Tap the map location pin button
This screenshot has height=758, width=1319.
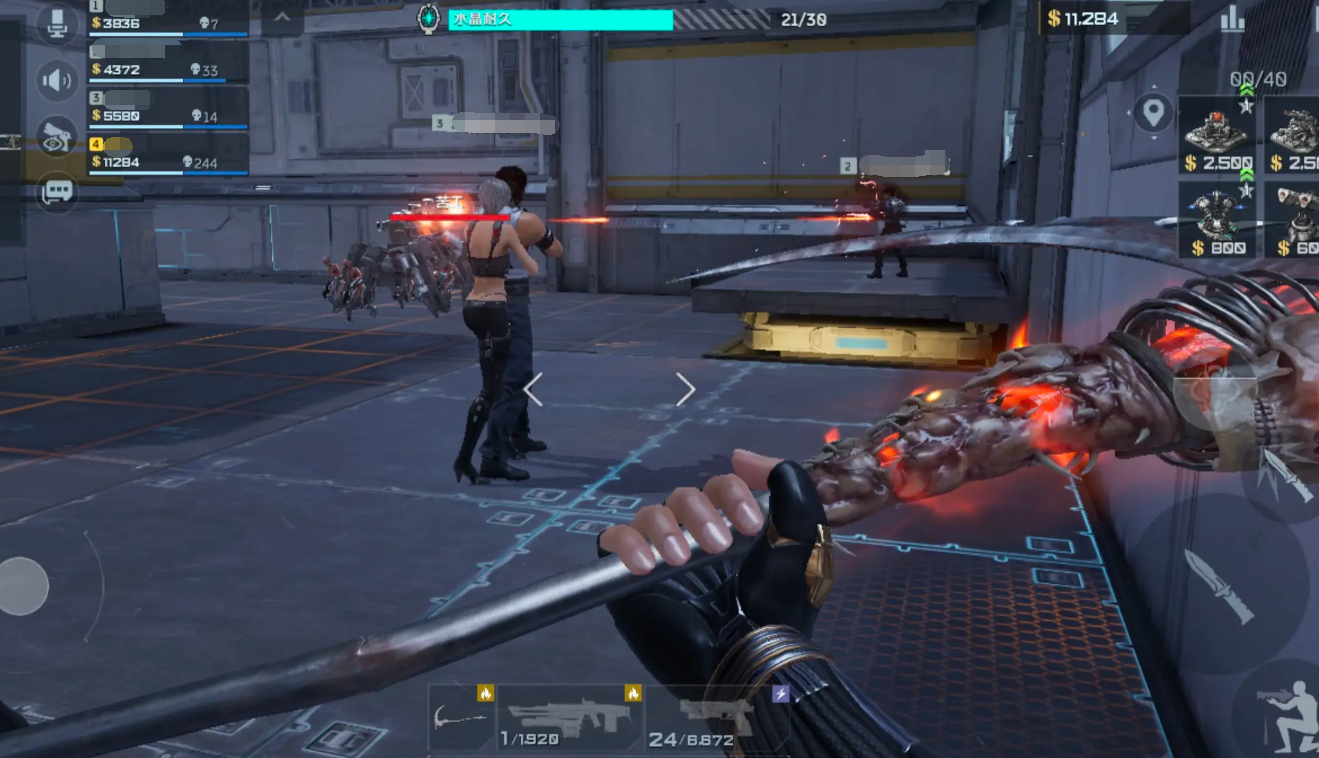(x=1153, y=112)
